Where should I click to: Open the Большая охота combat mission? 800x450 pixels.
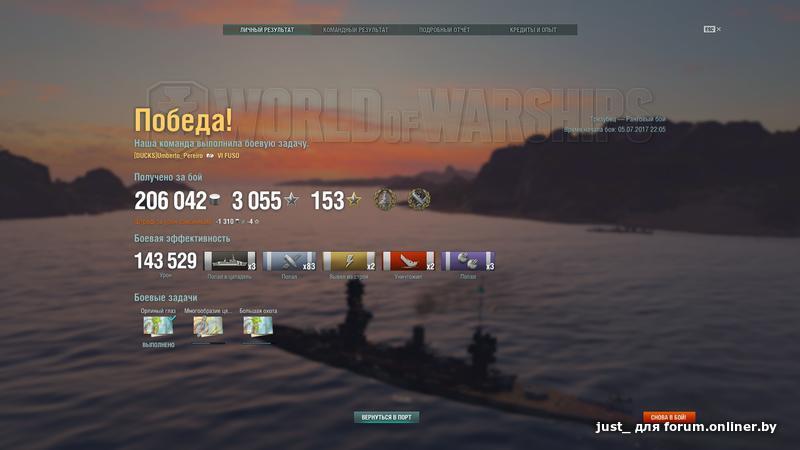tap(258, 326)
